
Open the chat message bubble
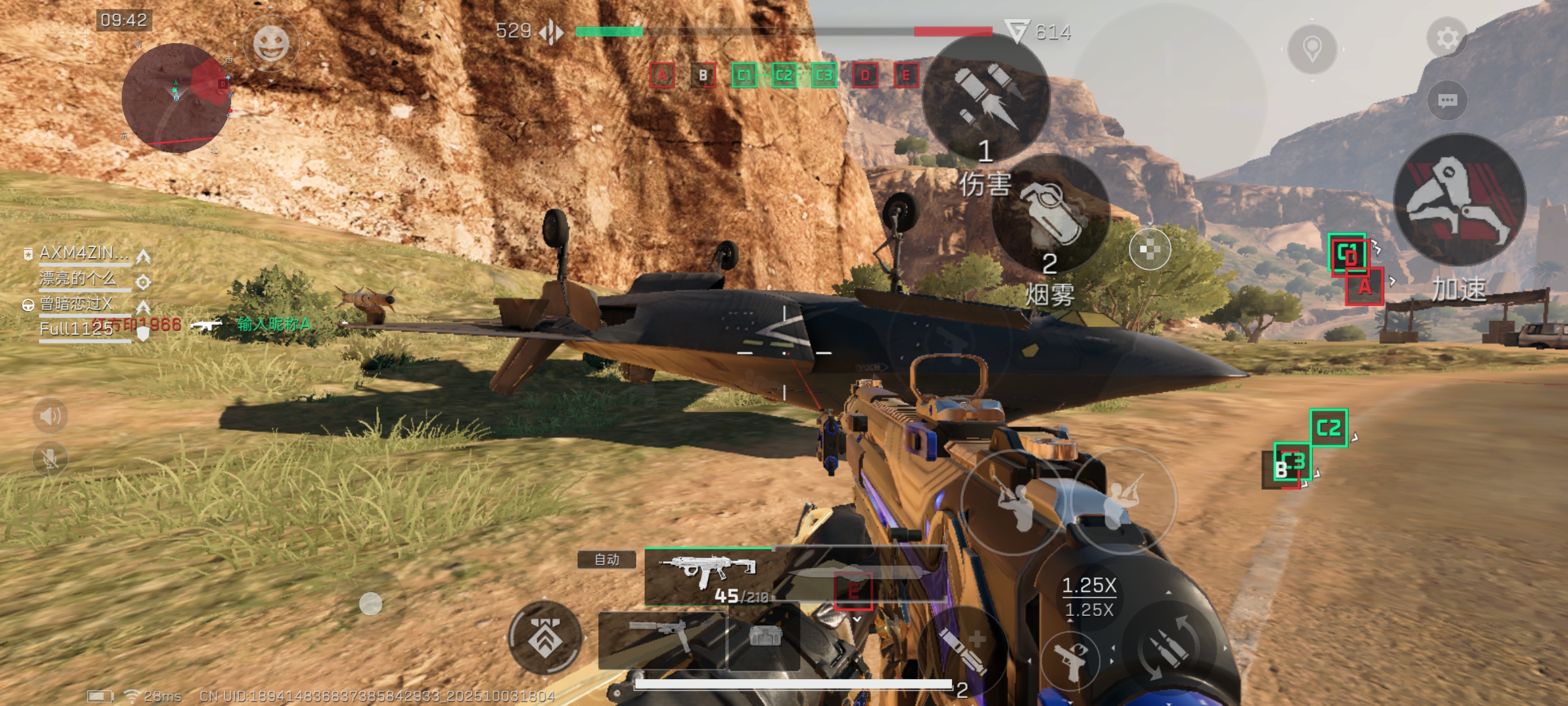point(1447,100)
